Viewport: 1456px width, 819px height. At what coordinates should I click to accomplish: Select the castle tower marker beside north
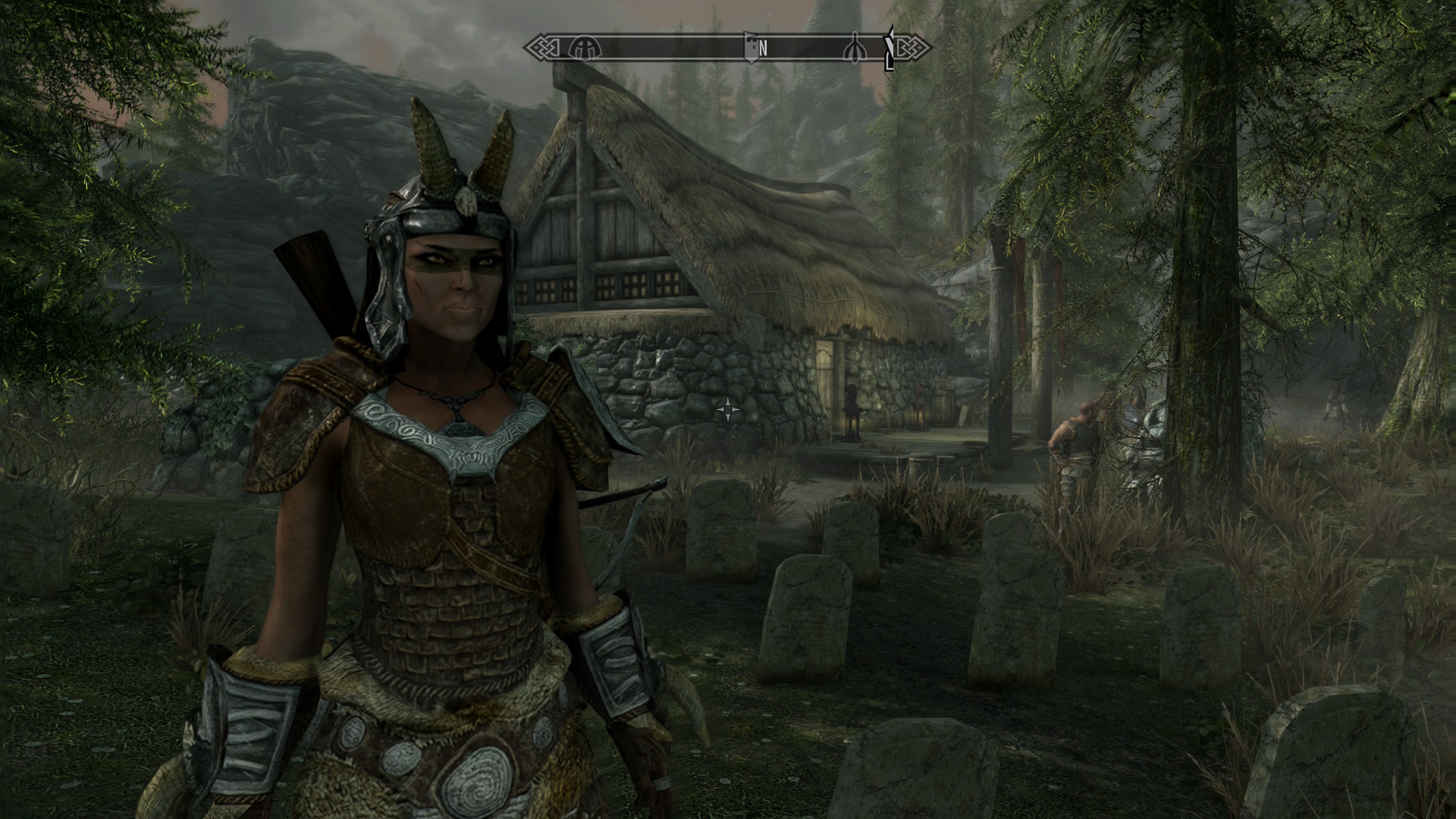pos(751,48)
